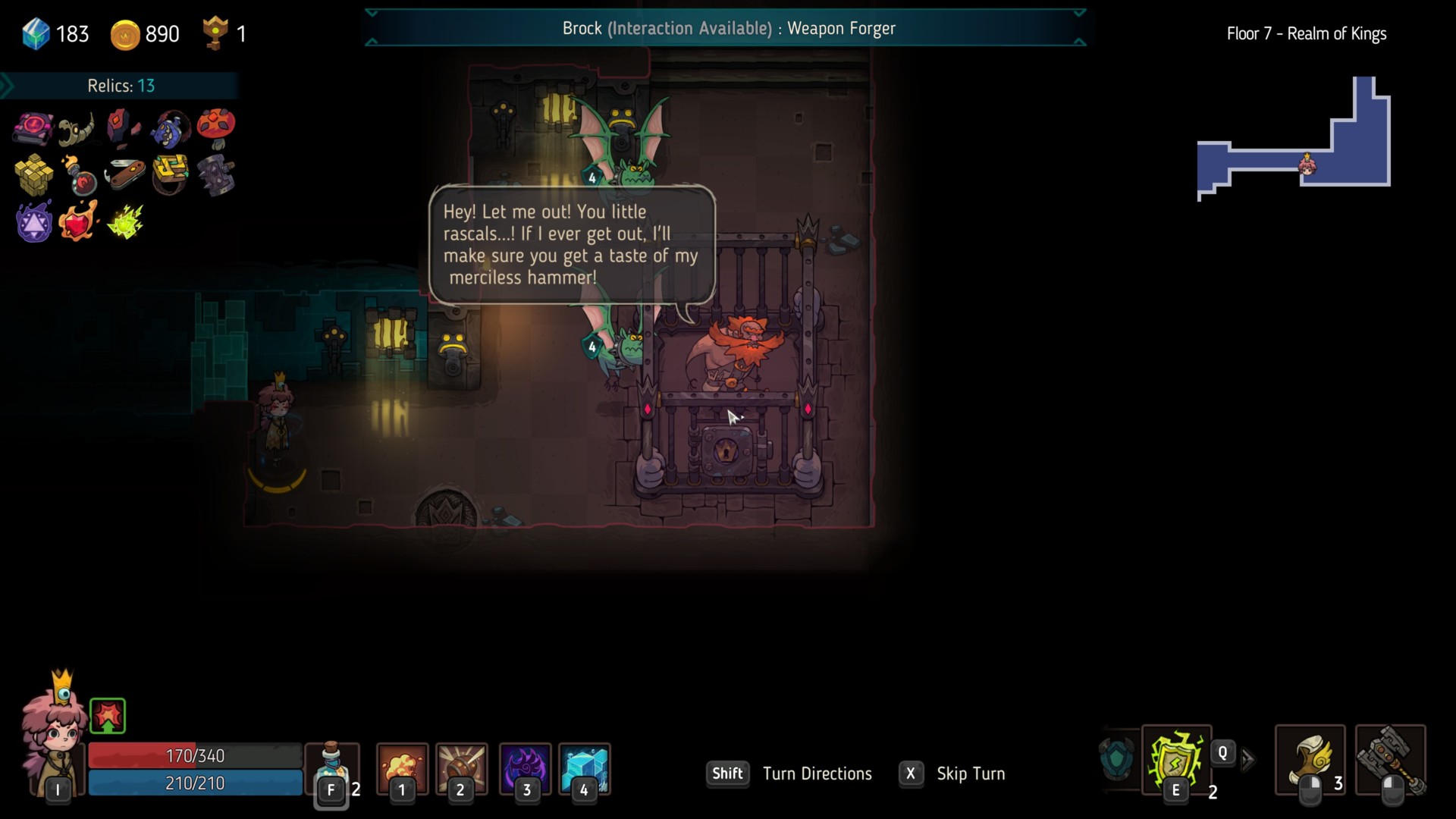This screenshot has height=819, width=1456.
Task: Inspect the golden cube cluster relic
Action: pos(33,174)
